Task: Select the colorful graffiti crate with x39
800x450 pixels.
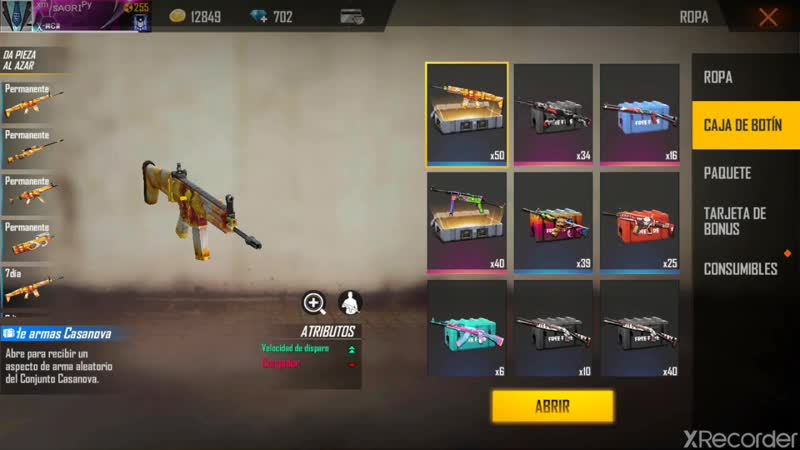Action: pyautogui.click(x=553, y=222)
